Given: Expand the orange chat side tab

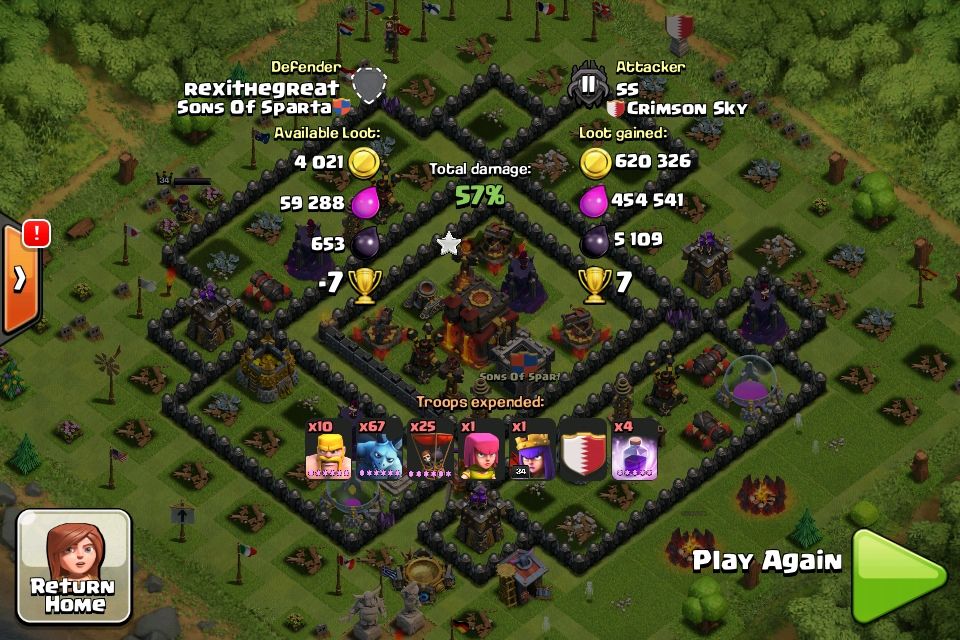Looking at the screenshot, I should click(19, 278).
